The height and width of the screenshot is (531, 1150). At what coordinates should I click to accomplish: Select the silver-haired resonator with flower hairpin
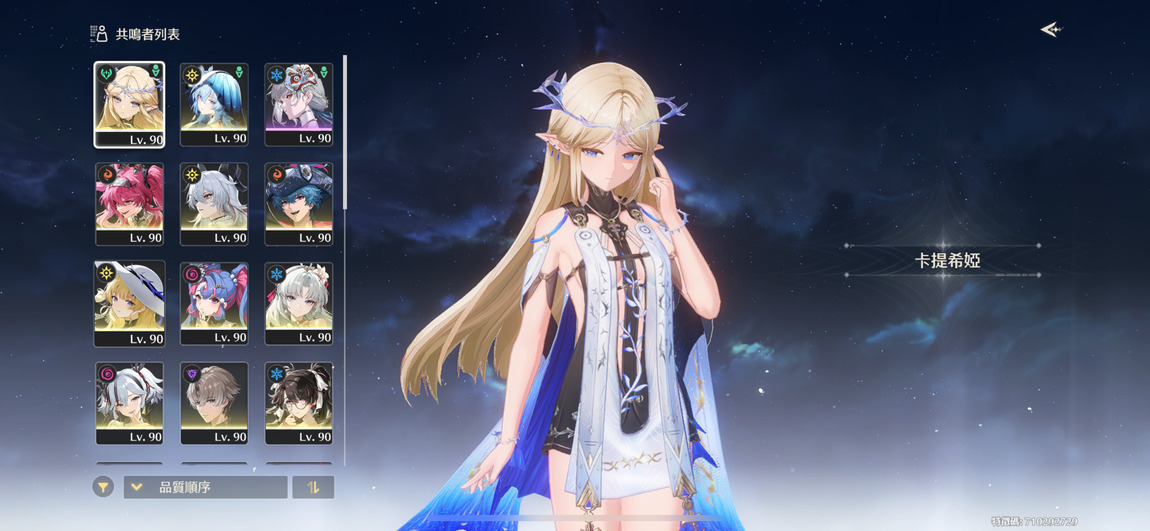[299, 304]
